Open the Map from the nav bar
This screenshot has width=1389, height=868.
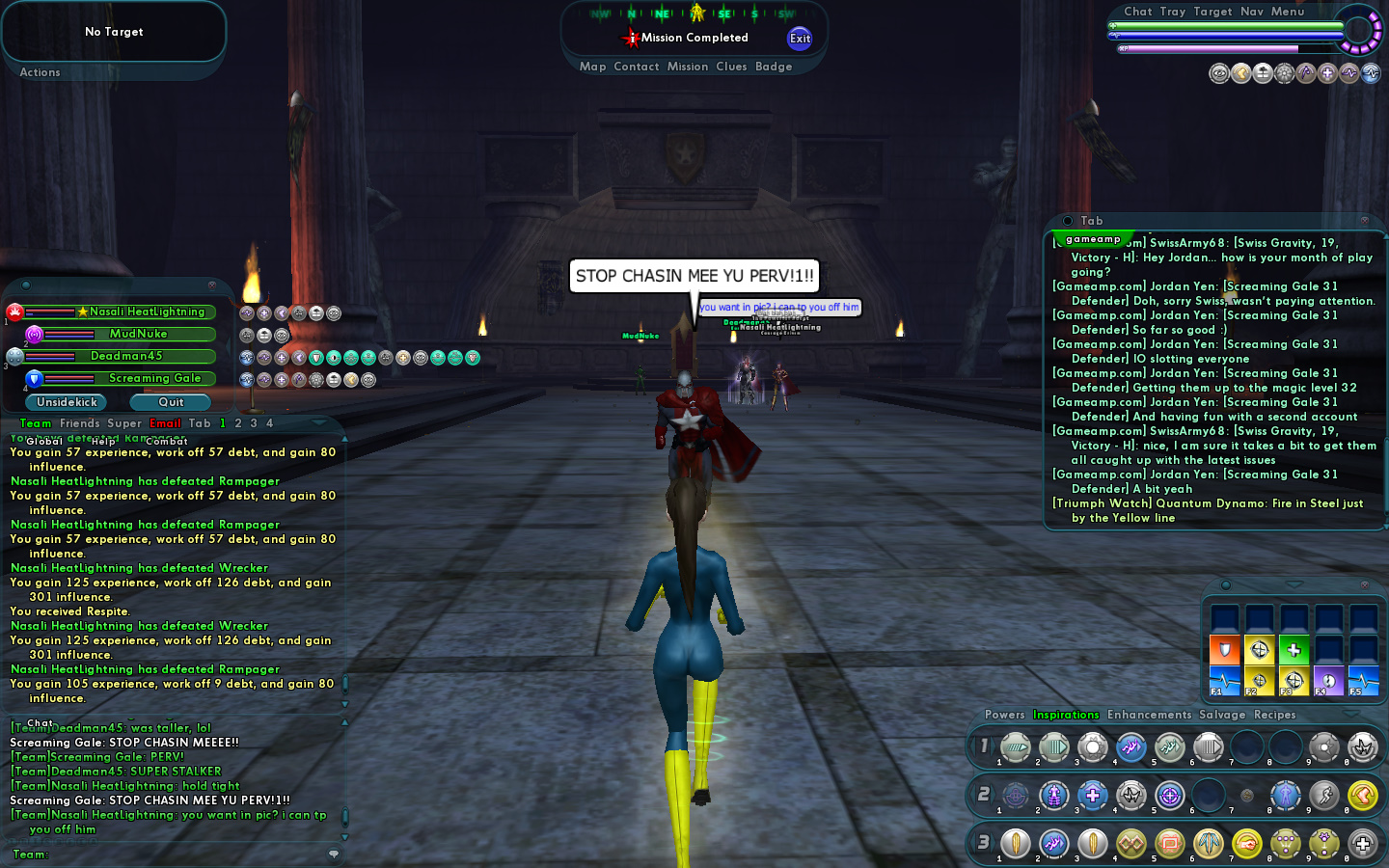coord(592,67)
